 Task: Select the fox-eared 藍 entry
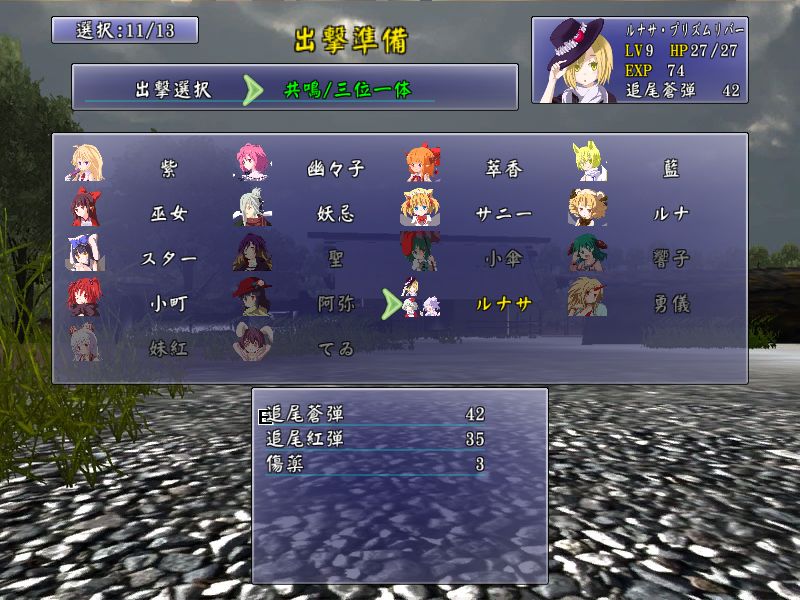click(671, 169)
